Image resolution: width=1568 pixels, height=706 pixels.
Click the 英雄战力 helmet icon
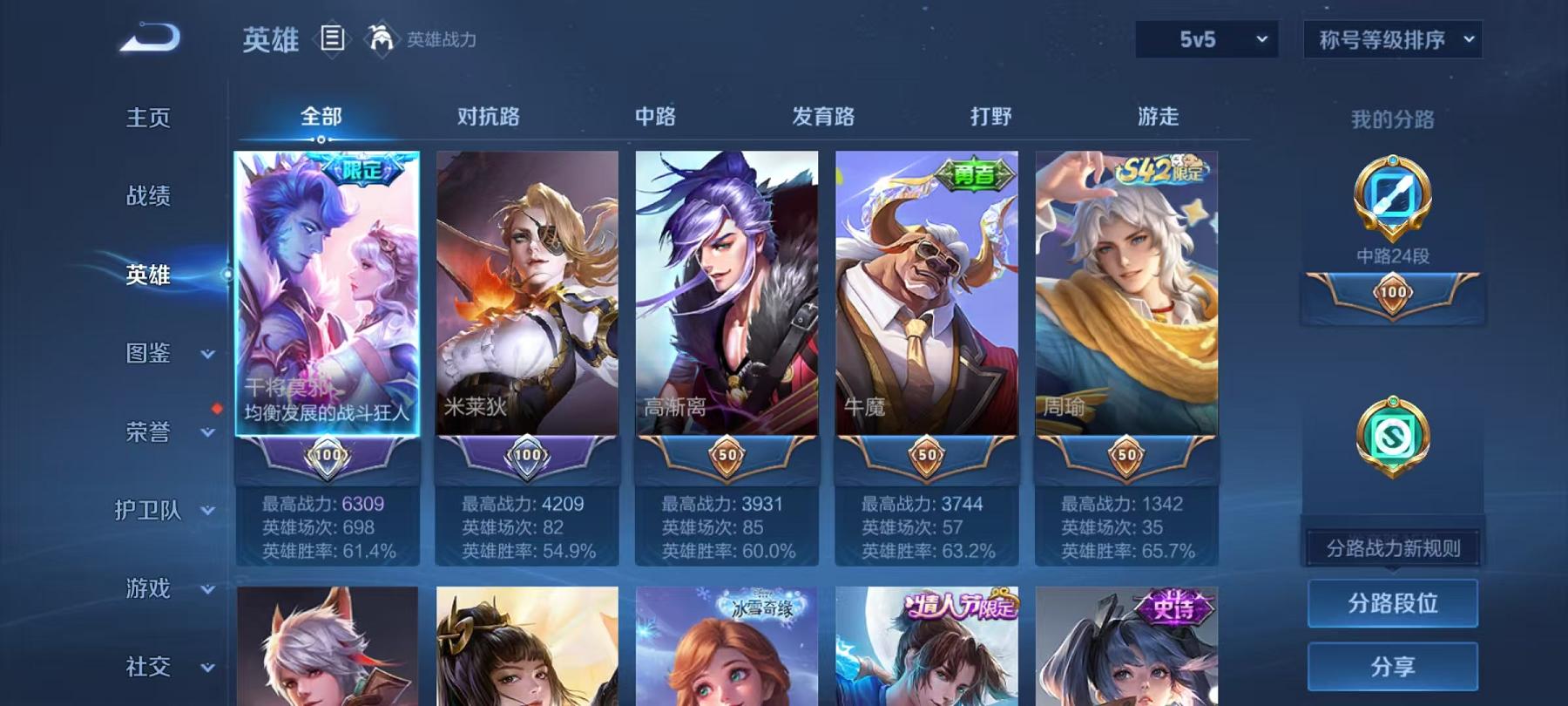pyautogui.click(x=380, y=37)
